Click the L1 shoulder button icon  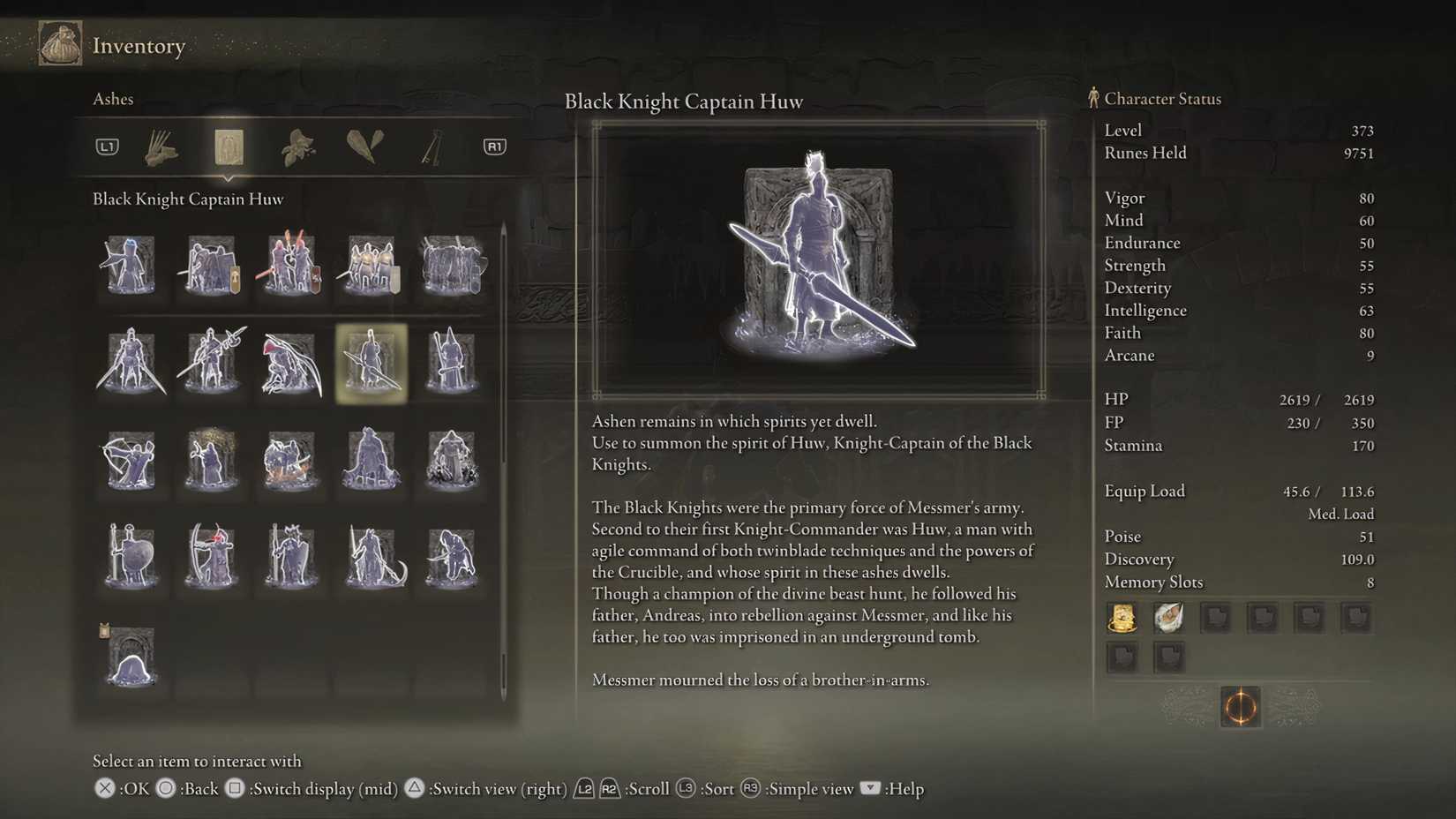pos(106,147)
